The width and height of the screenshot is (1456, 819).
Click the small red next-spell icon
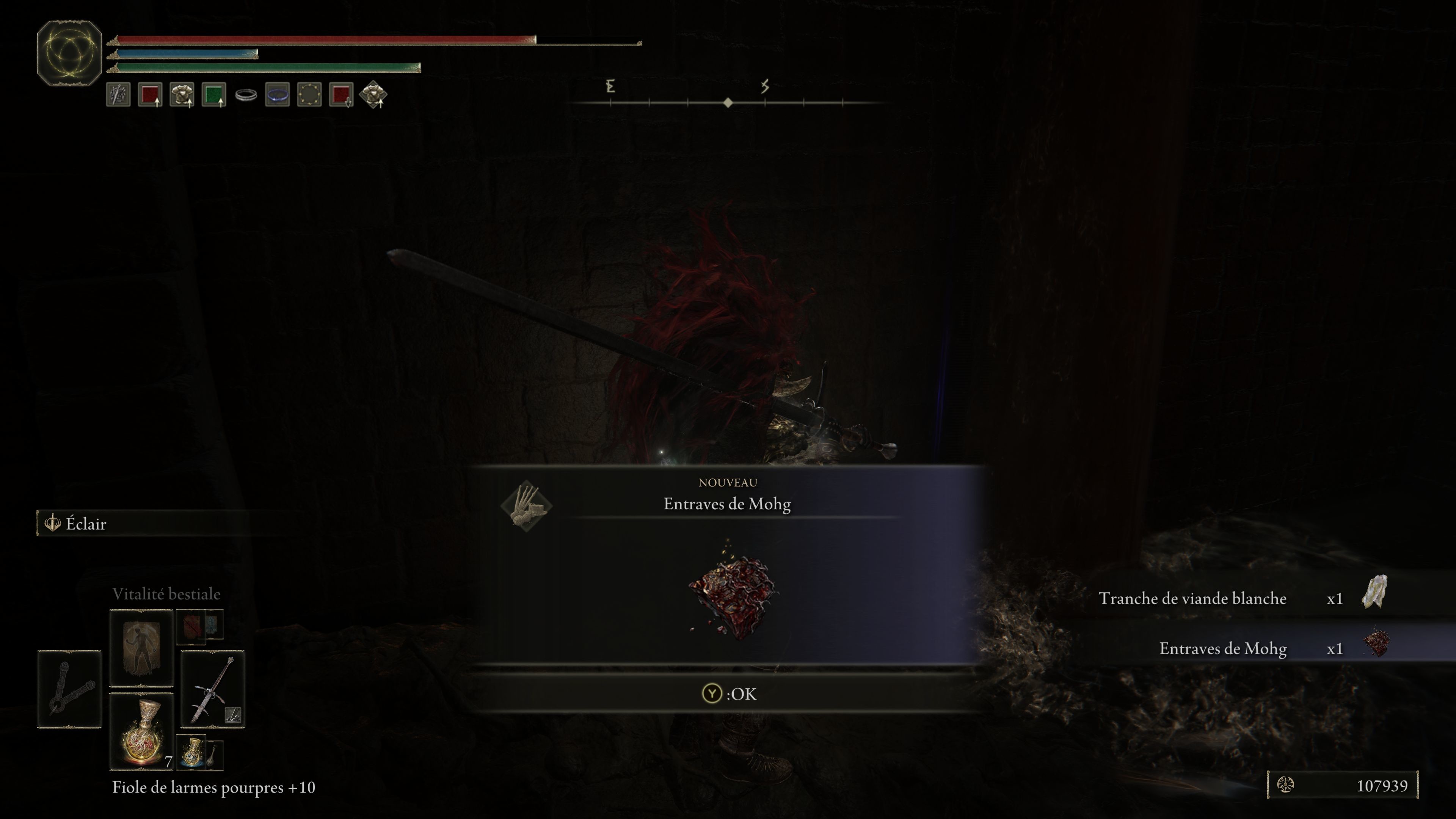tap(191, 626)
